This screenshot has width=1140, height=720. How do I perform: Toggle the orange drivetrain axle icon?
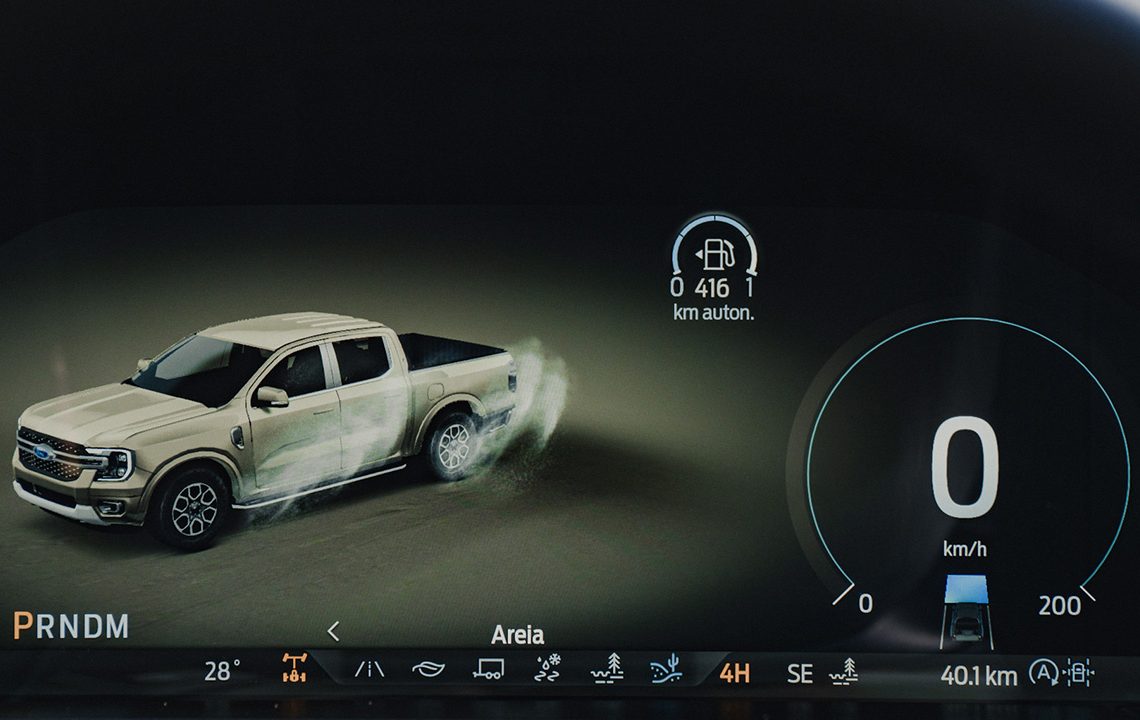[x=294, y=668]
